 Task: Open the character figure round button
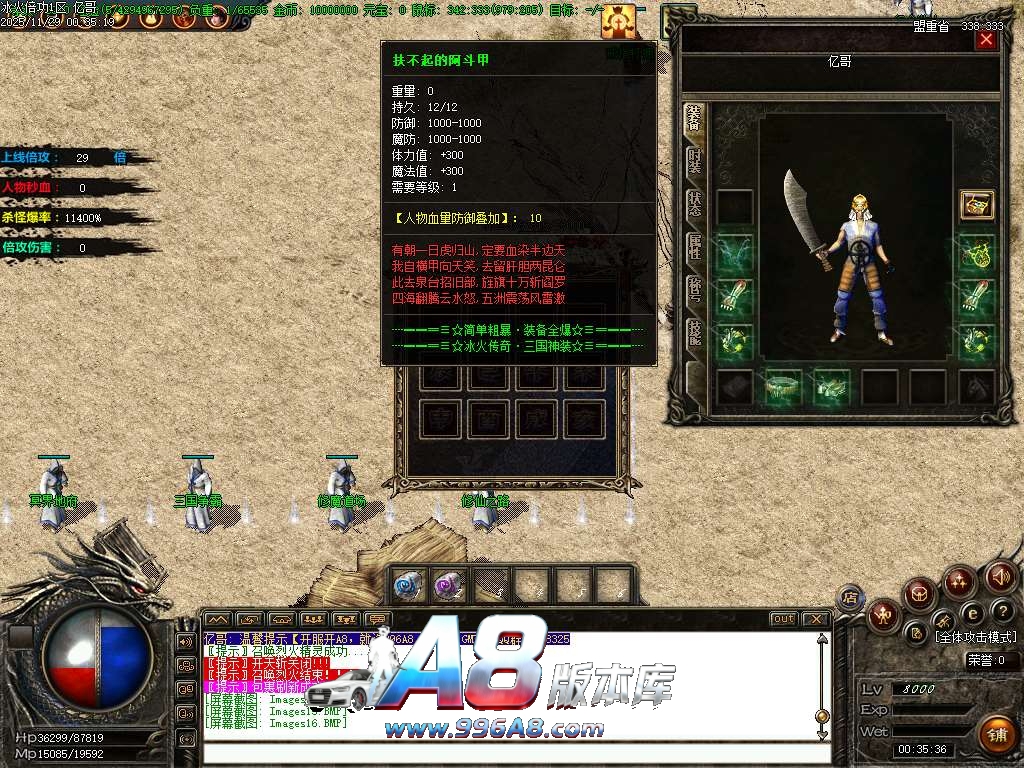click(x=883, y=615)
